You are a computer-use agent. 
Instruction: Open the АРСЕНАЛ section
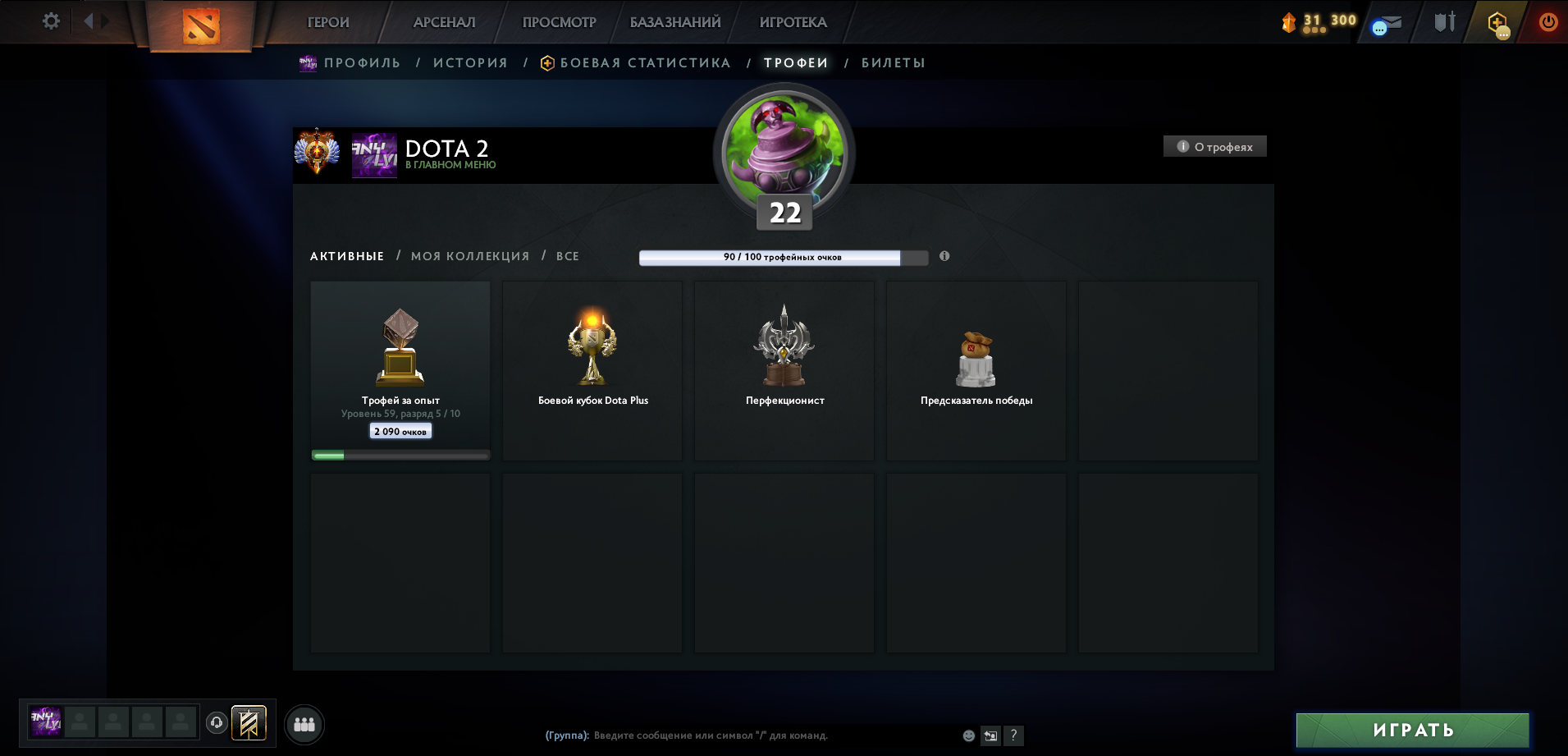coord(444,22)
